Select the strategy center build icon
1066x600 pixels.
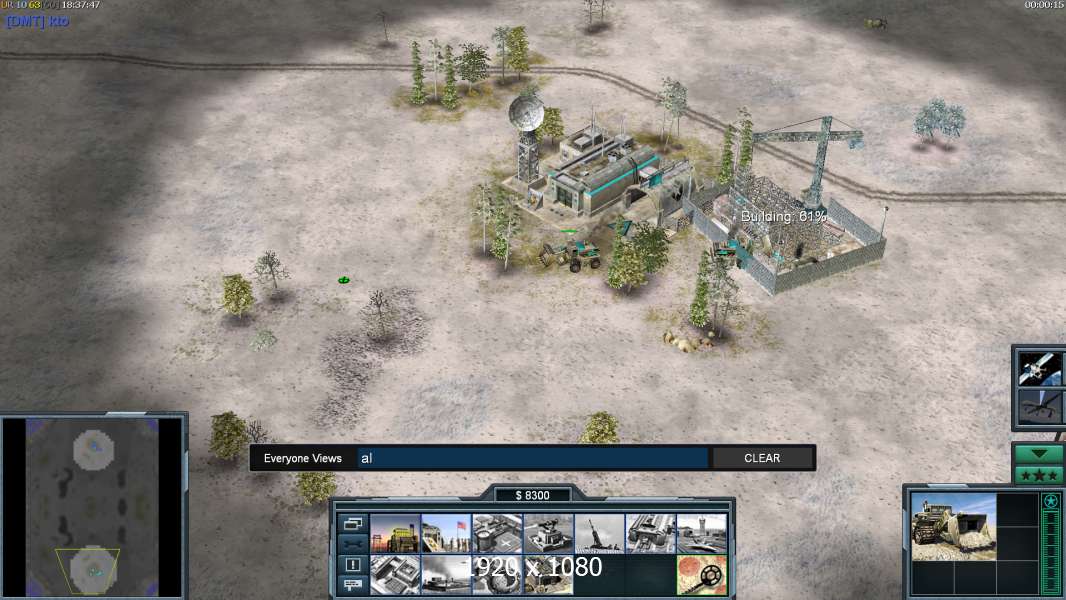tap(394, 575)
